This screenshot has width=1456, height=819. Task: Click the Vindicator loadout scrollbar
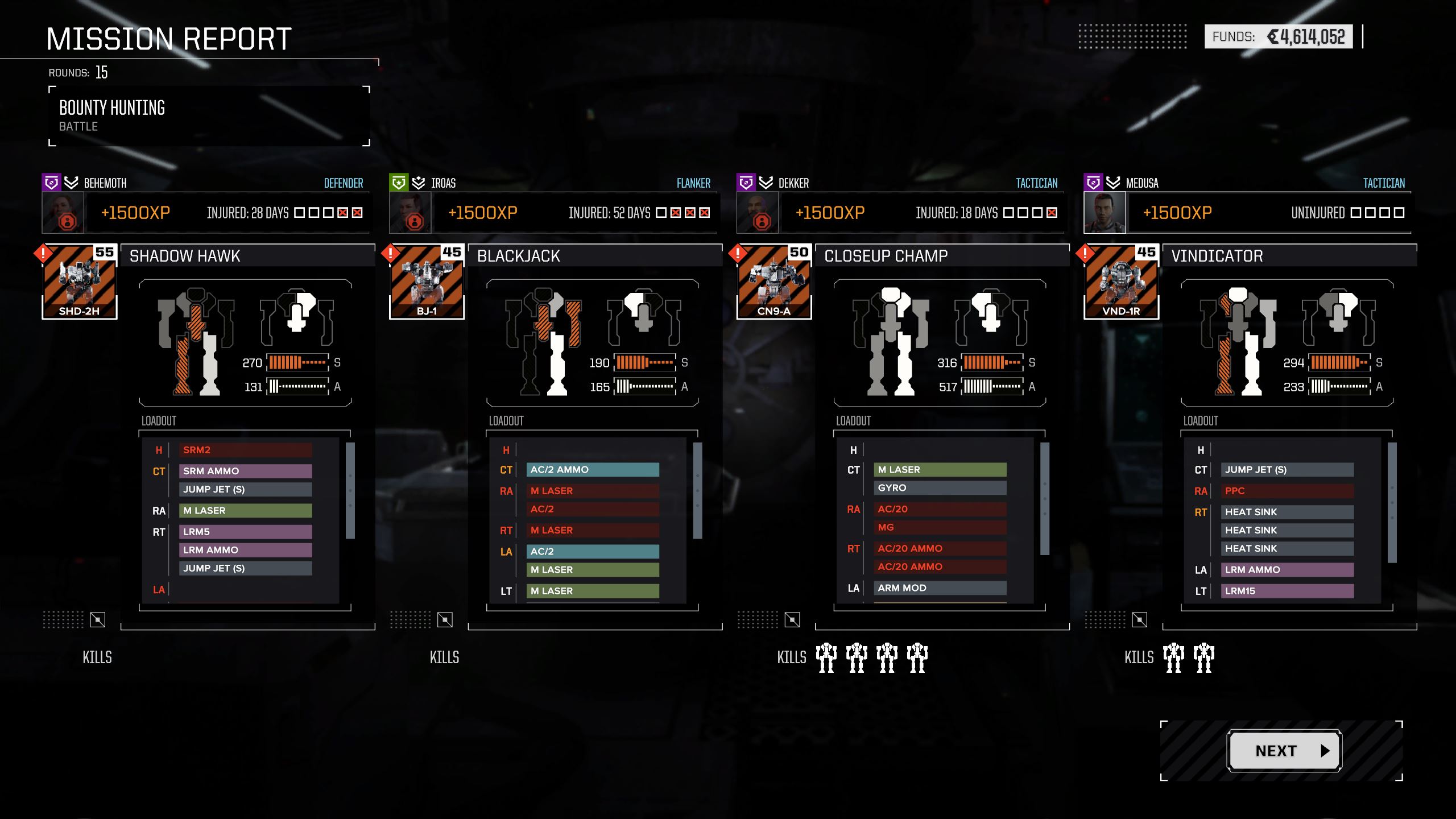[x=1392, y=503]
